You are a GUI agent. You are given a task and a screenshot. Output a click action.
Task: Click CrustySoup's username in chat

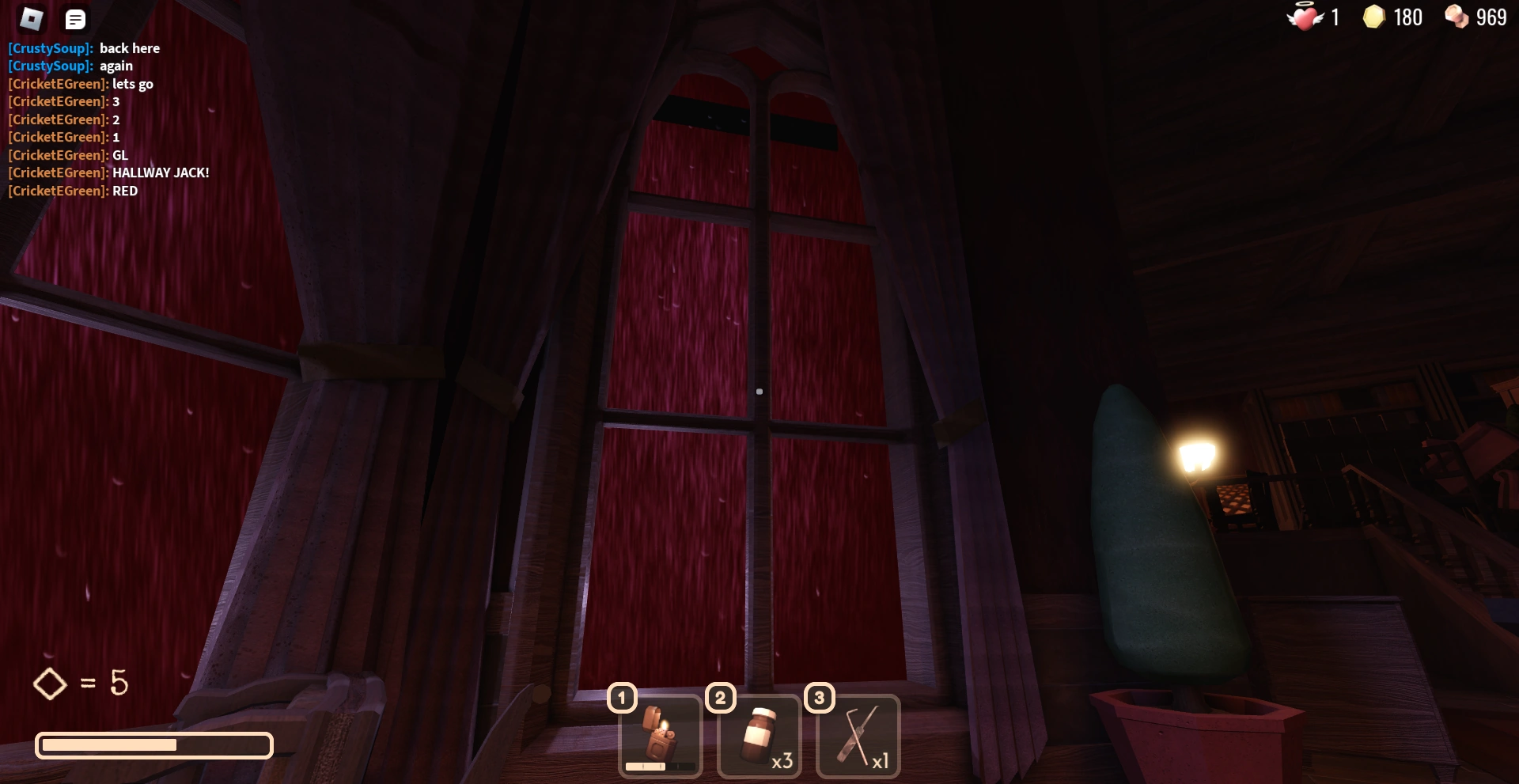click(x=47, y=48)
